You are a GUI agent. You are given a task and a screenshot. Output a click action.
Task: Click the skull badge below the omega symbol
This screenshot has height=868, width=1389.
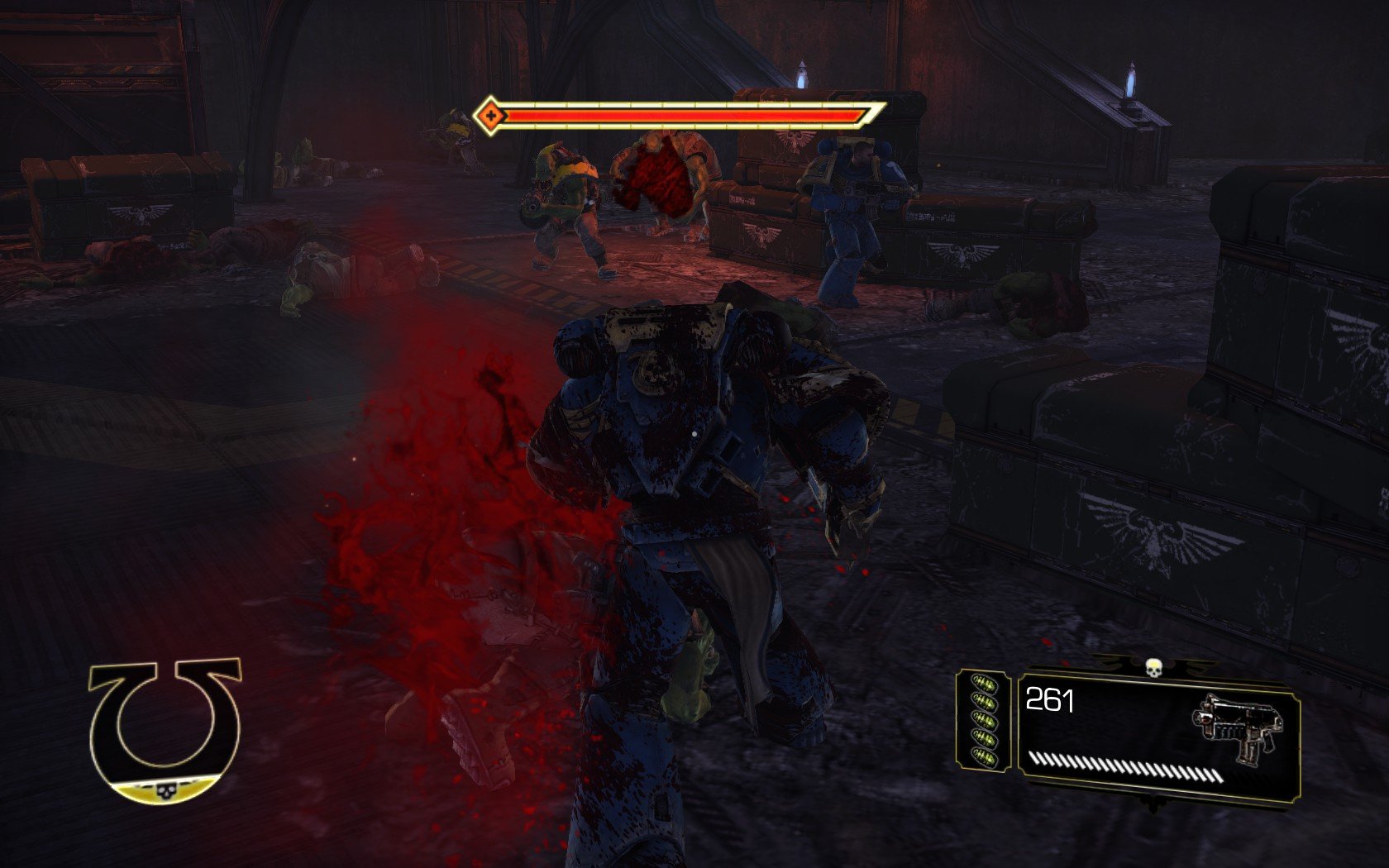165,791
